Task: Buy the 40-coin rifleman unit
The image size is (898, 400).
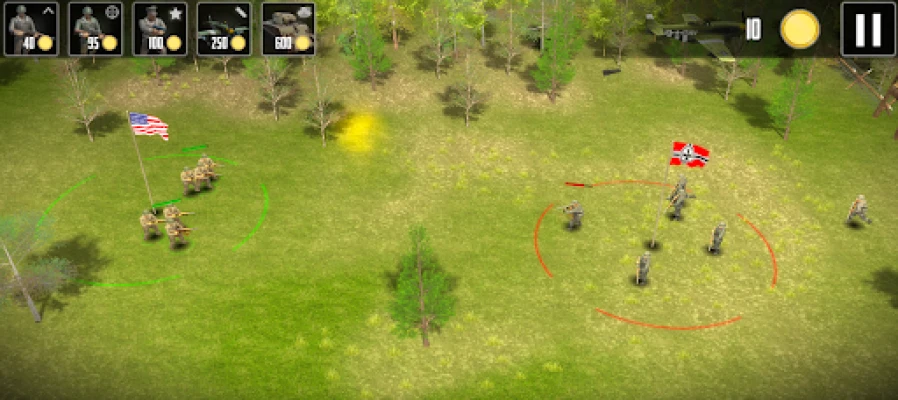Action: pos(31,28)
